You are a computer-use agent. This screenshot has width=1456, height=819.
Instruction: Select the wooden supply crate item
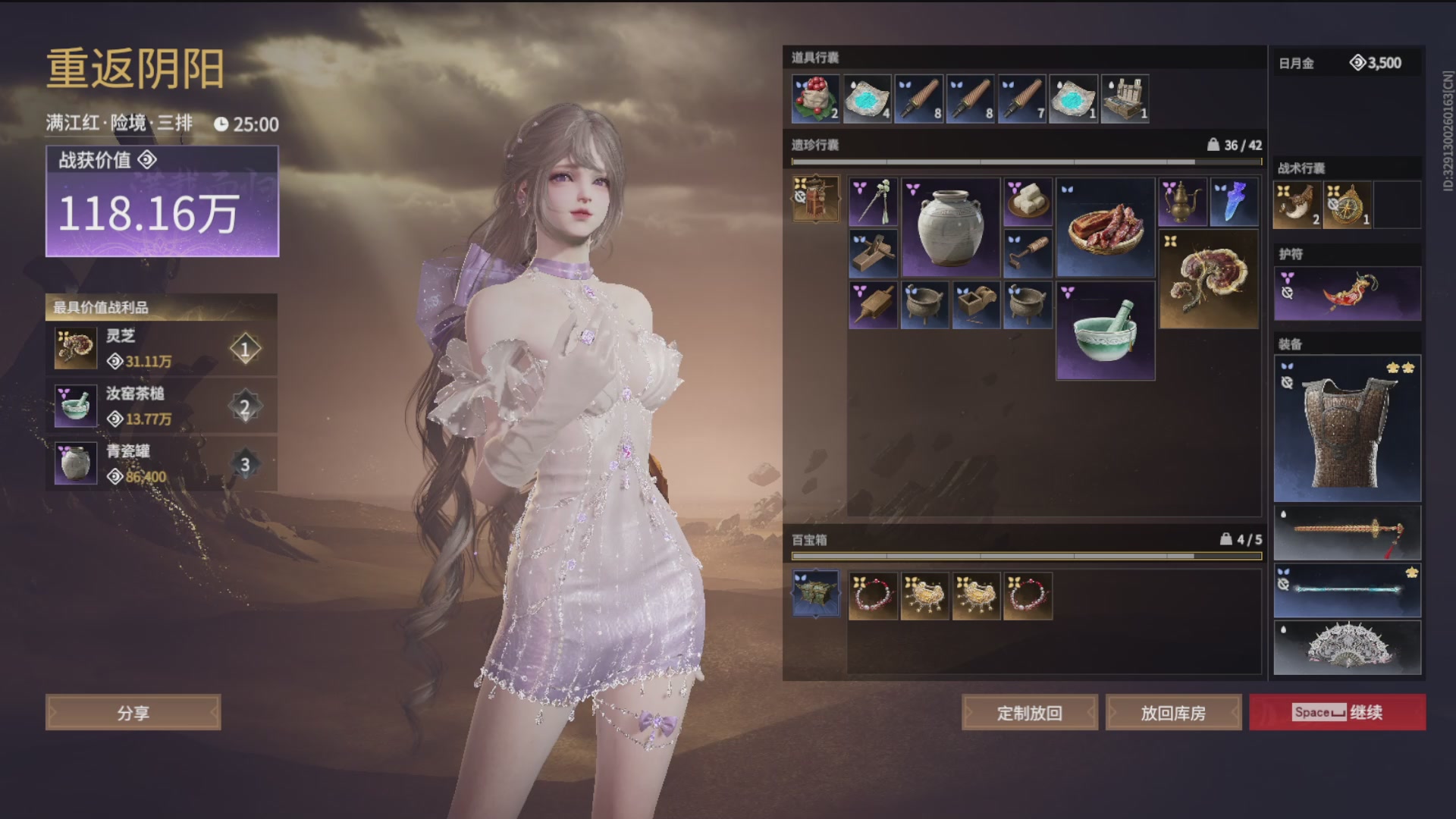pos(1125,99)
